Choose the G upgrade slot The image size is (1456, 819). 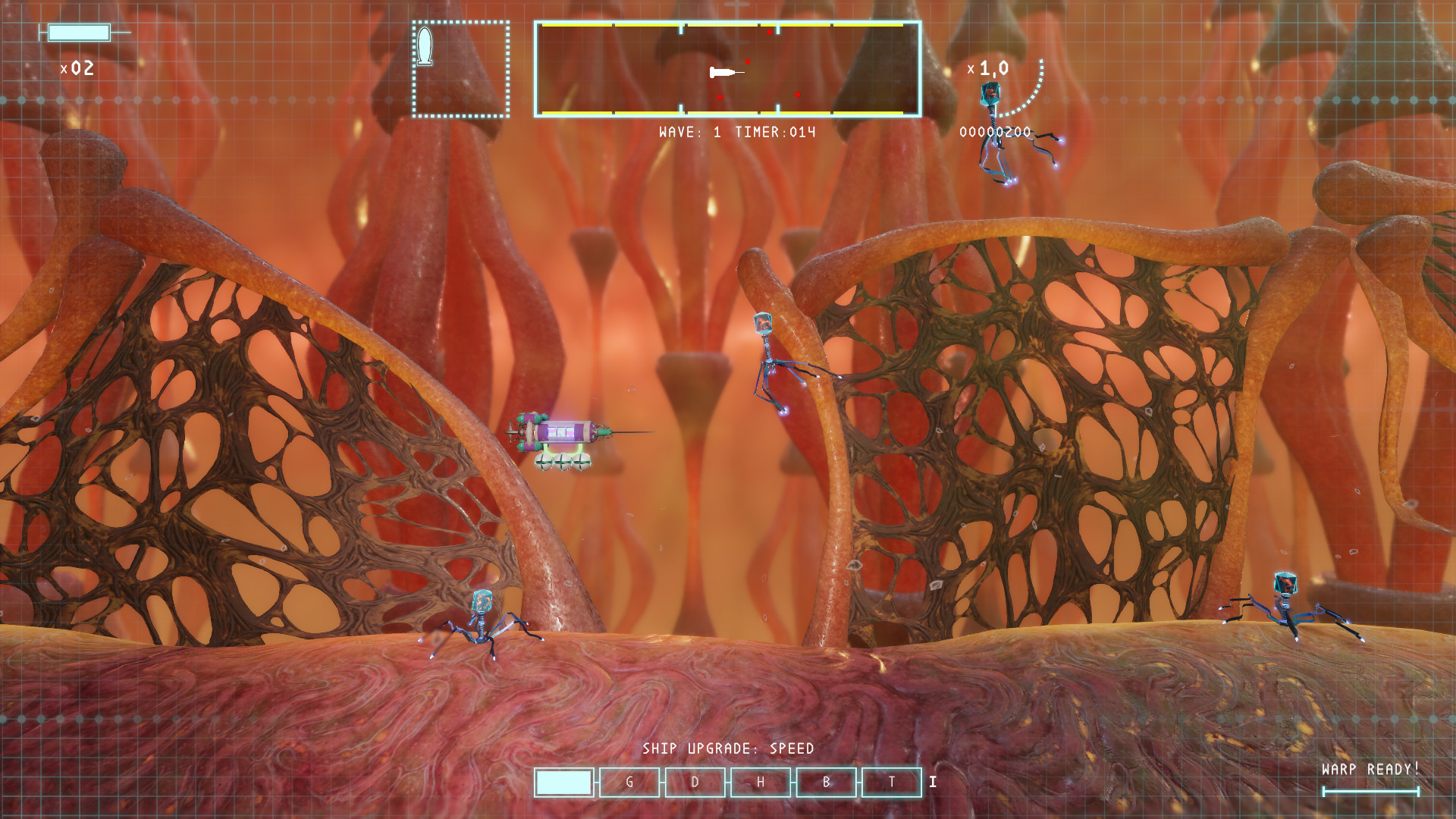click(x=629, y=783)
